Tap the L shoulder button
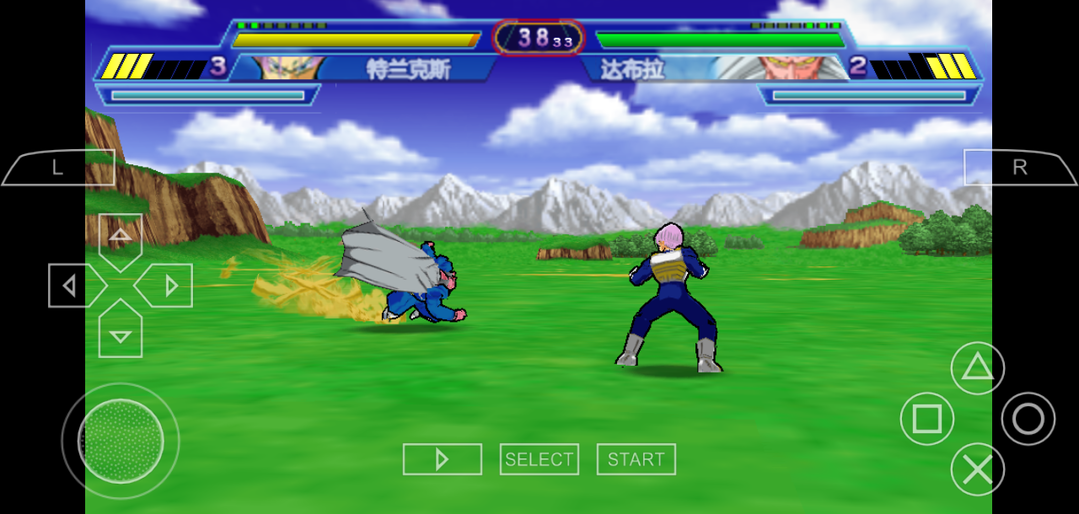Image resolution: width=1079 pixels, height=514 pixels. [x=58, y=168]
